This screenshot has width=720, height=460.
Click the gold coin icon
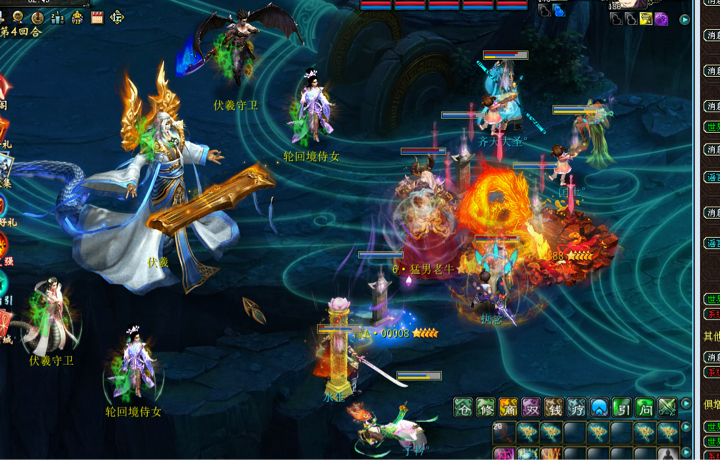38,17
